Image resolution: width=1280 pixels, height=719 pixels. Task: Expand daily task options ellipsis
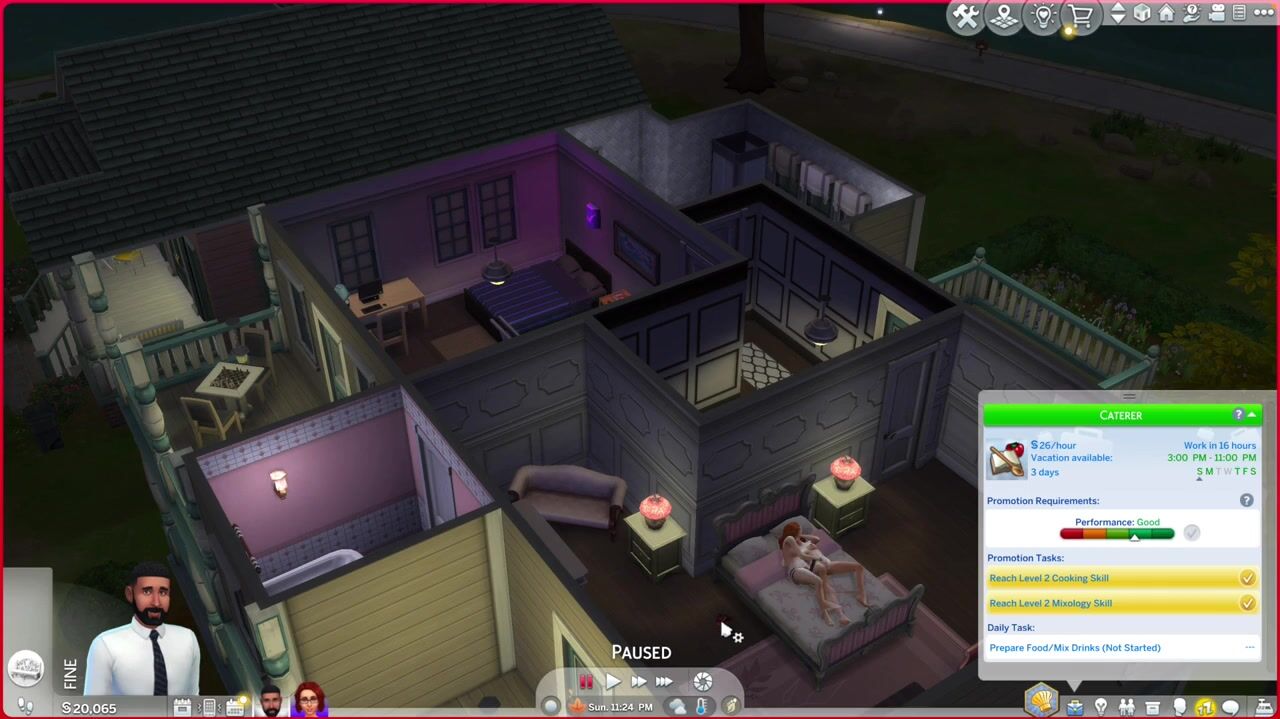1249,647
